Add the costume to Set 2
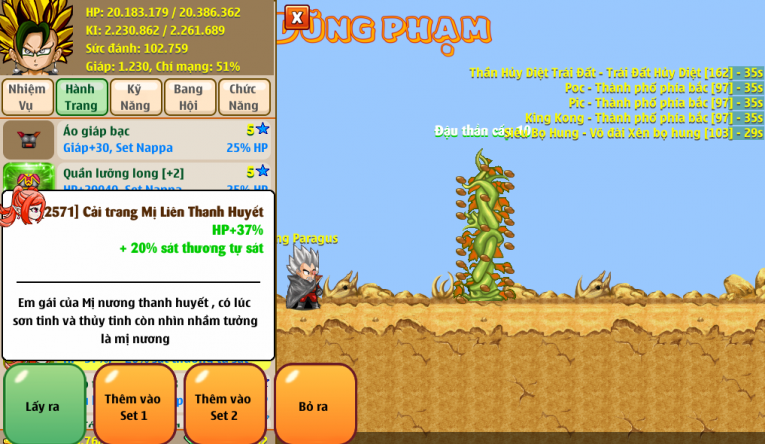This screenshot has width=765, height=444. (x=224, y=405)
